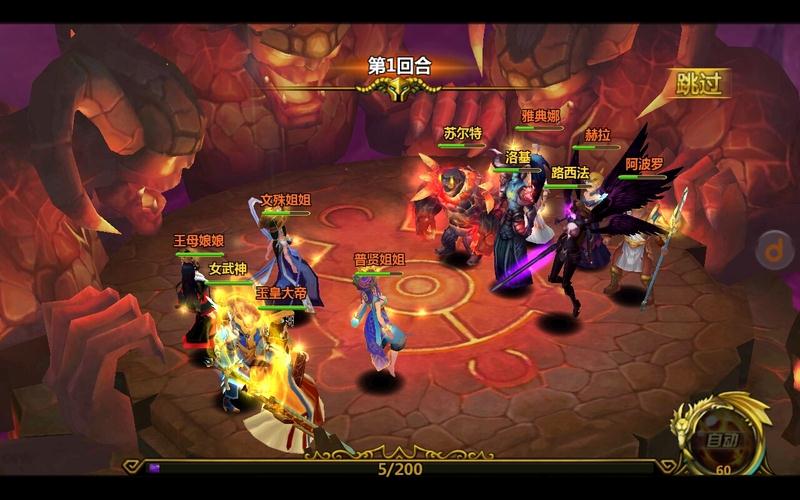Skip the battle with the 跳过 button

(x=698, y=83)
